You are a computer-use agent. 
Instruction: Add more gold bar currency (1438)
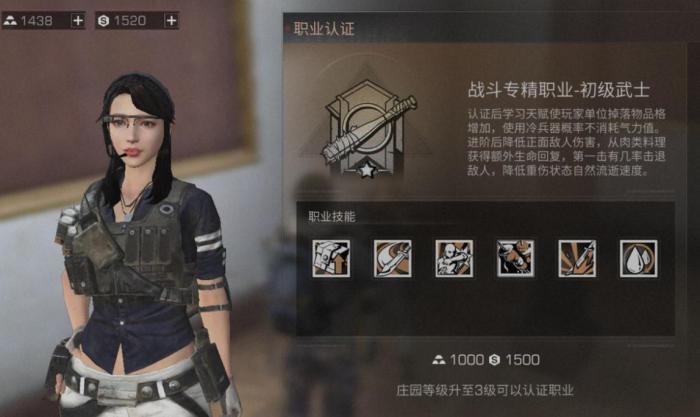pyautogui.click(x=78, y=20)
